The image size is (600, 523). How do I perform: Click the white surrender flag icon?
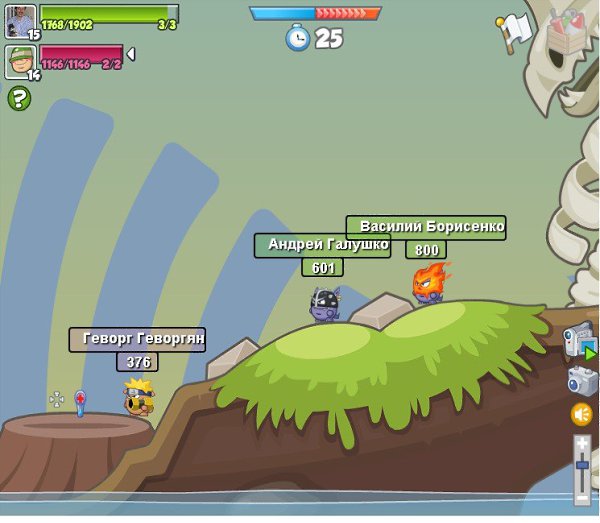515,30
